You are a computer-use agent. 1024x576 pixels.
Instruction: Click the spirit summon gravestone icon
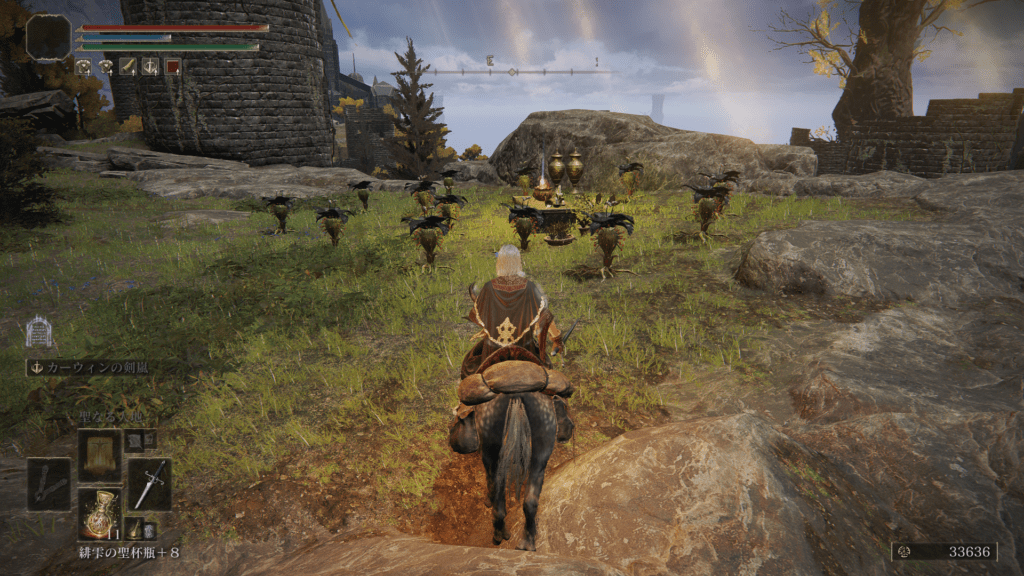39,332
